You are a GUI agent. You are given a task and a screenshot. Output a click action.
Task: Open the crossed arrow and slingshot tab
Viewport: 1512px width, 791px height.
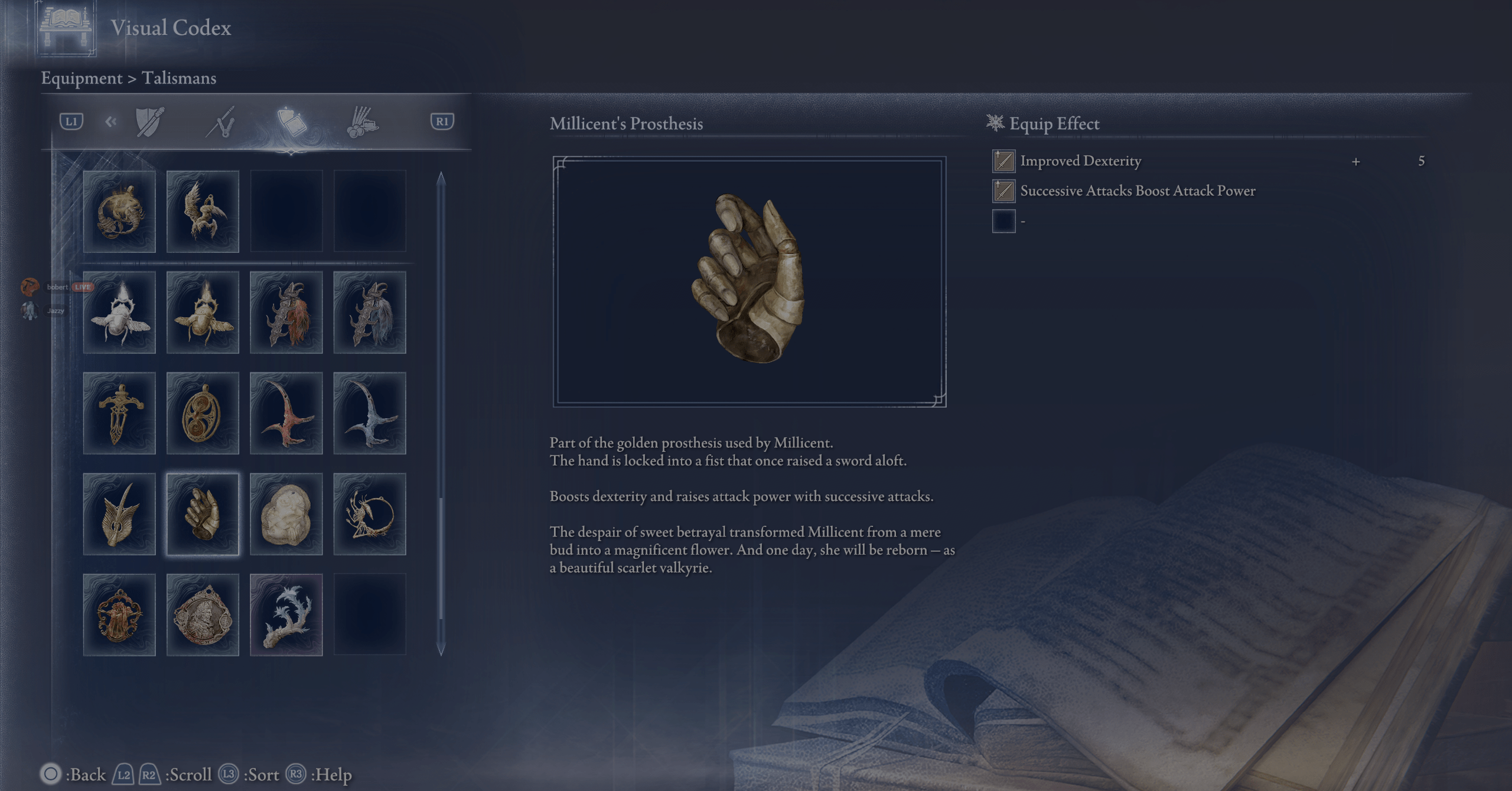coord(221,122)
